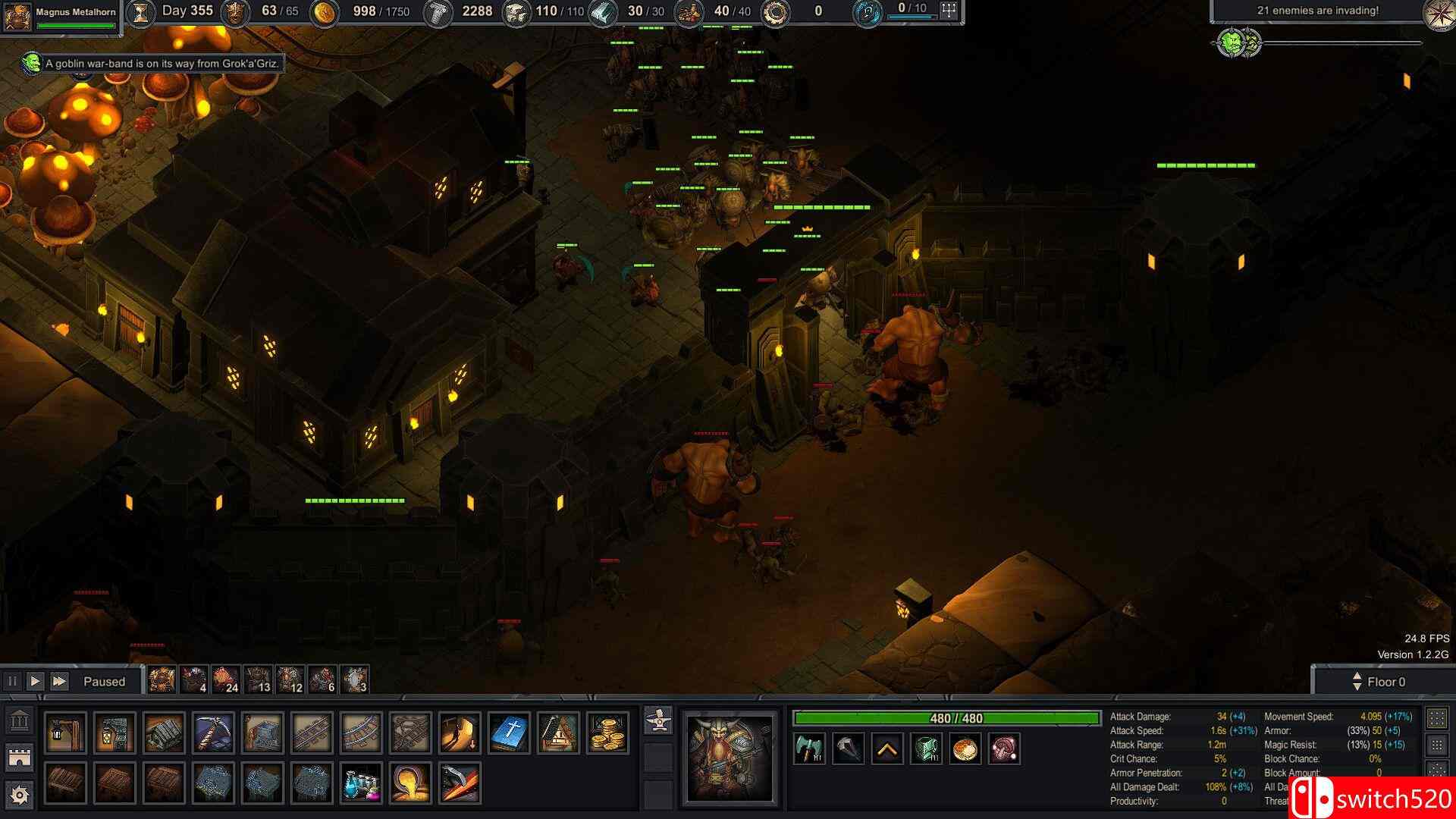Open the goblin war-band notification
The height and width of the screenshot is (819, 1456).
pyautogui.click(x=152, y=64)
